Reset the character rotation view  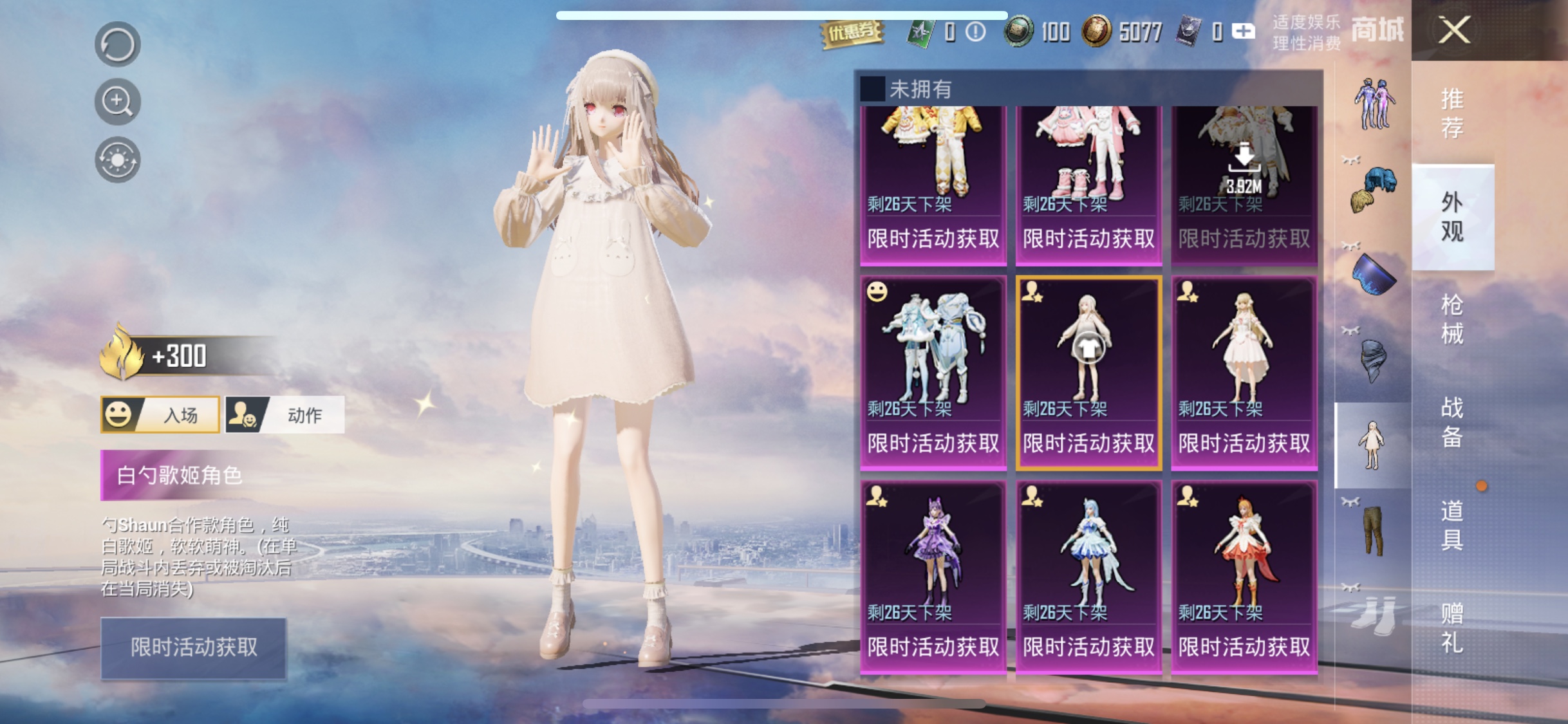click(x=117, y=44)
